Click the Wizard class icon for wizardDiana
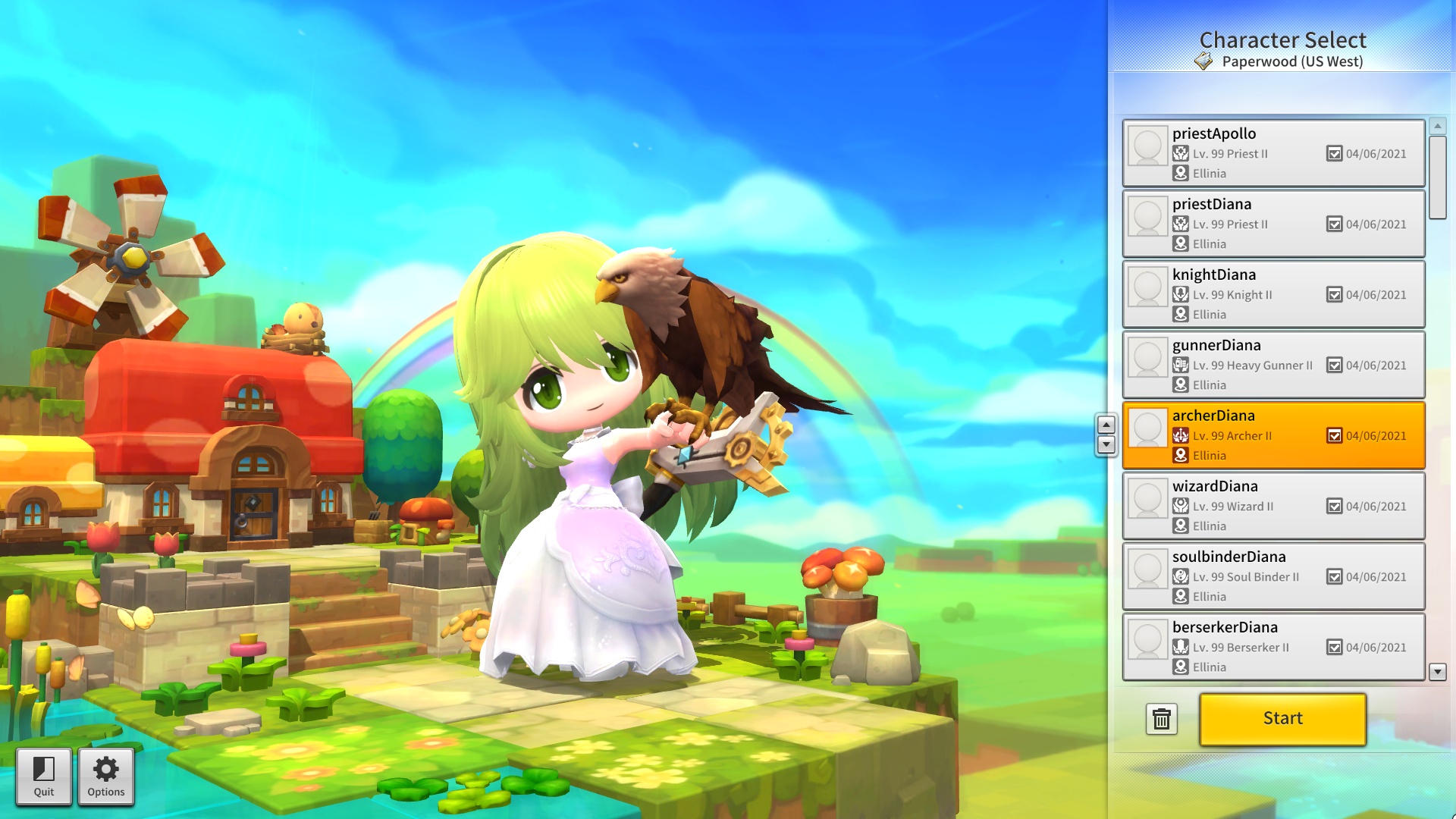This screenshot has width=1456, height=819. [x=1181, y=507]
